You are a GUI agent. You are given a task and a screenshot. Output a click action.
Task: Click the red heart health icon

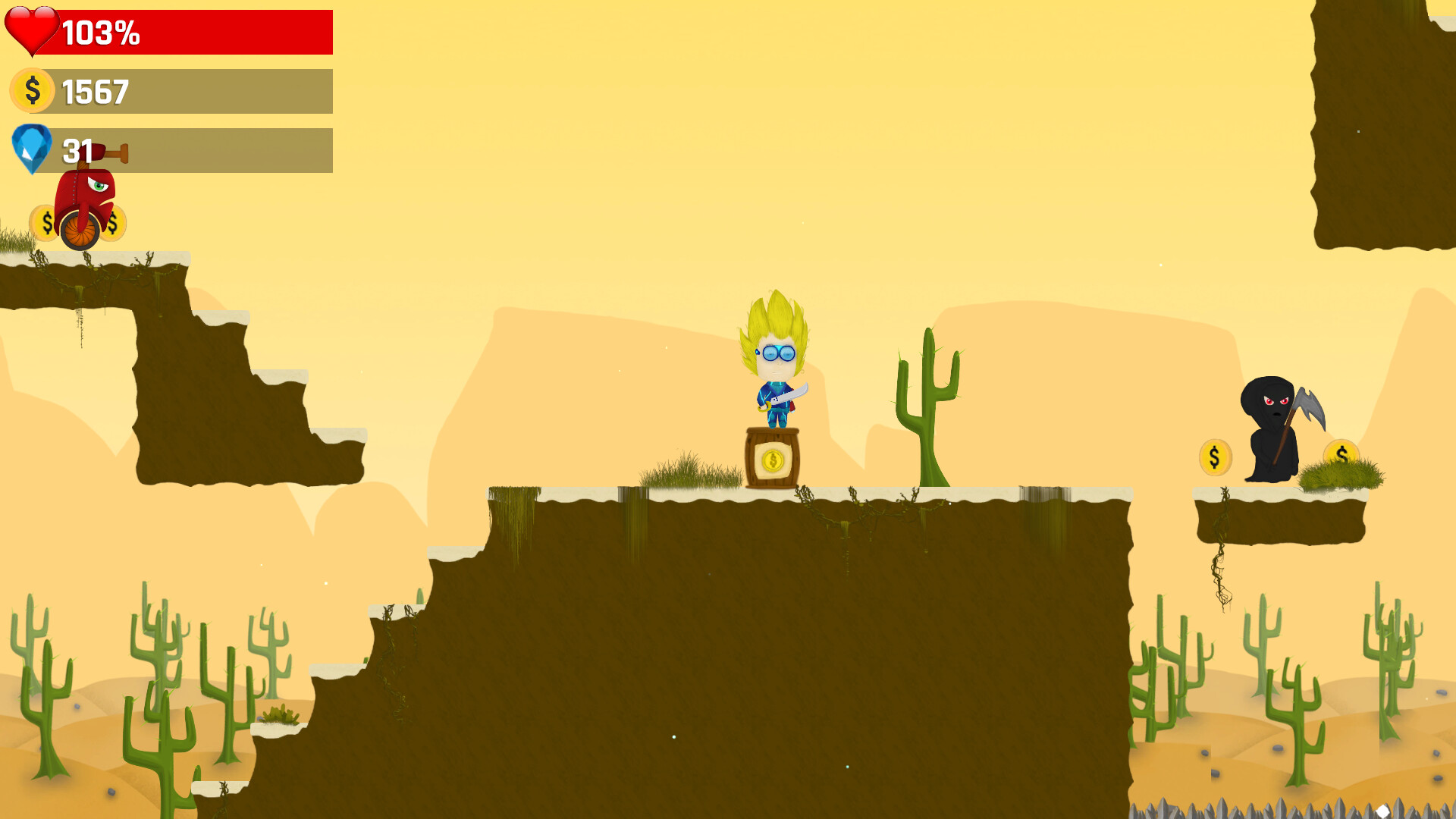pyautogui.click(x=32, y=32)
